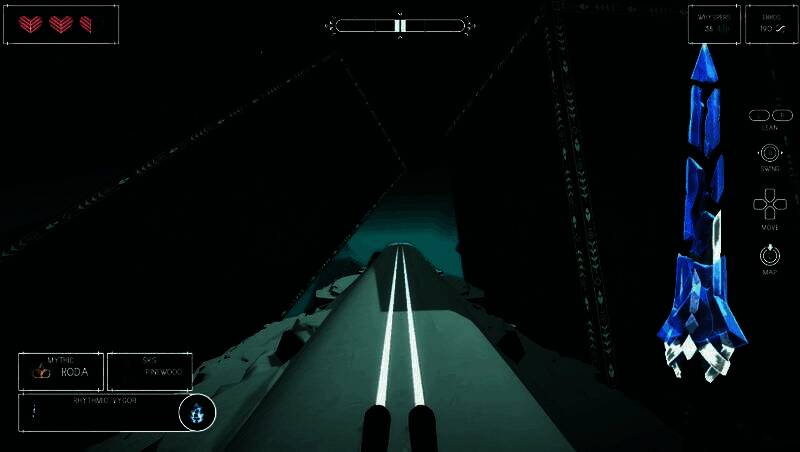Image resolution: width=800 pixels, height=452 pixels.
Task: Select the Mythic Koda panel
Action: [60, 371]
